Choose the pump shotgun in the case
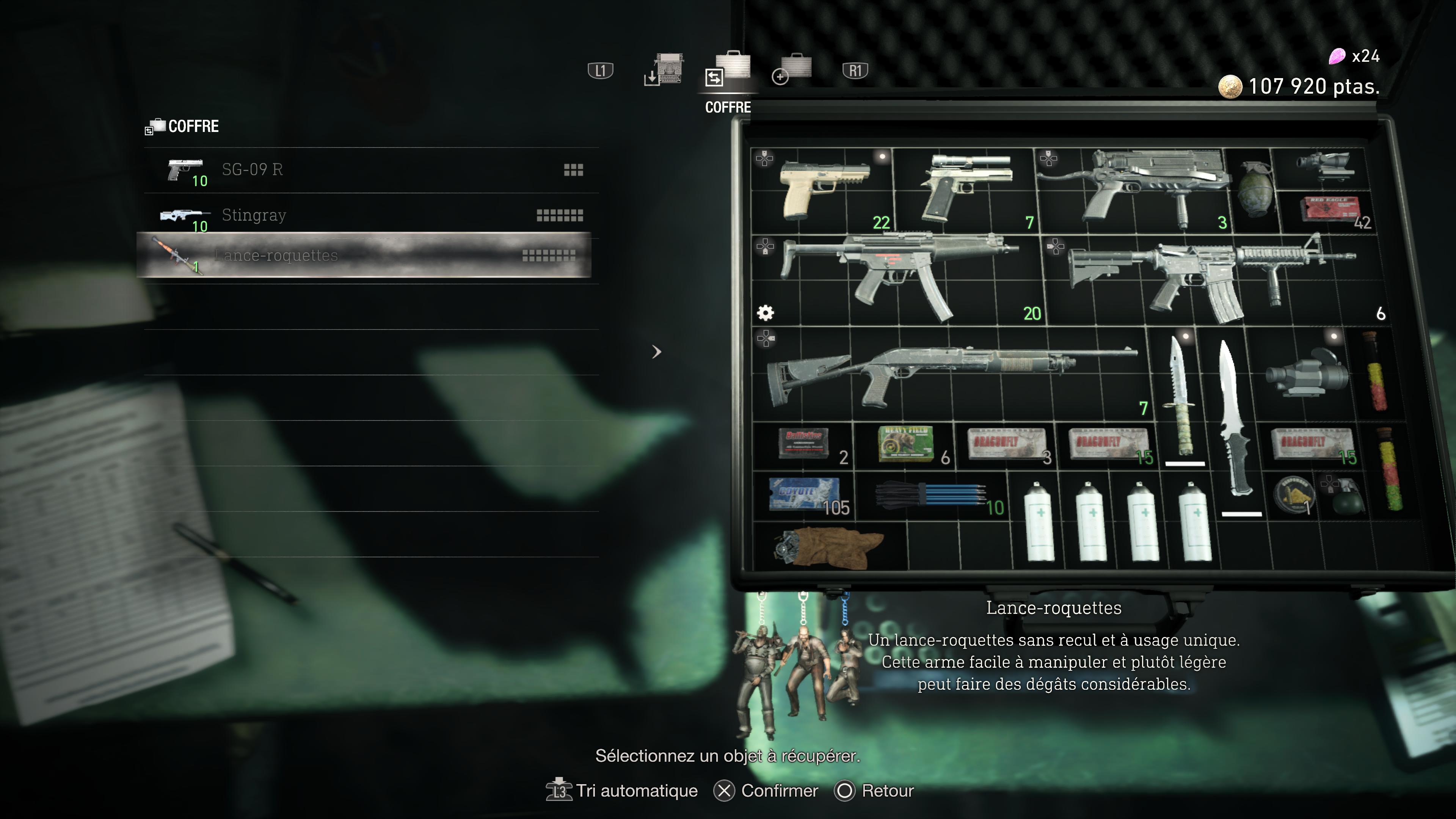1456x819 pixels. [949, 373]
